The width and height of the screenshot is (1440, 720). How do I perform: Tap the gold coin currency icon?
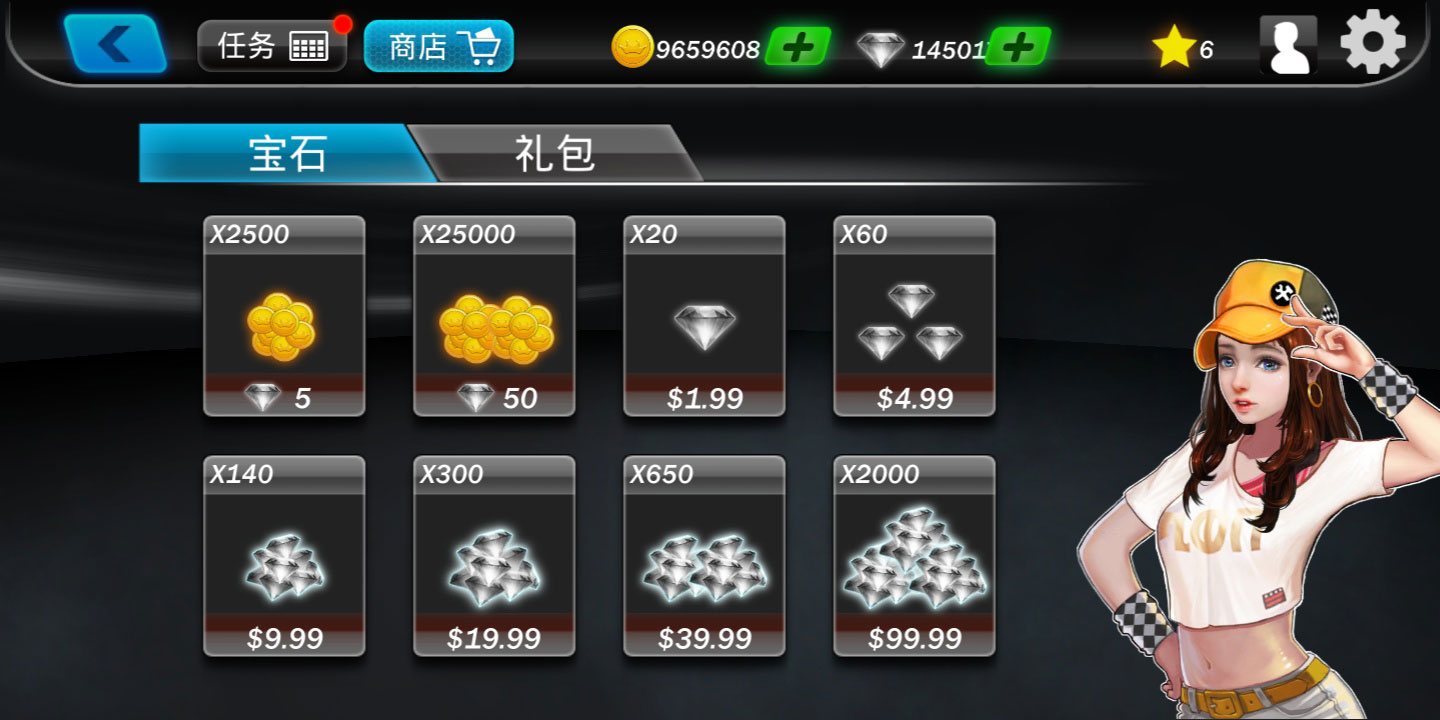634,47
